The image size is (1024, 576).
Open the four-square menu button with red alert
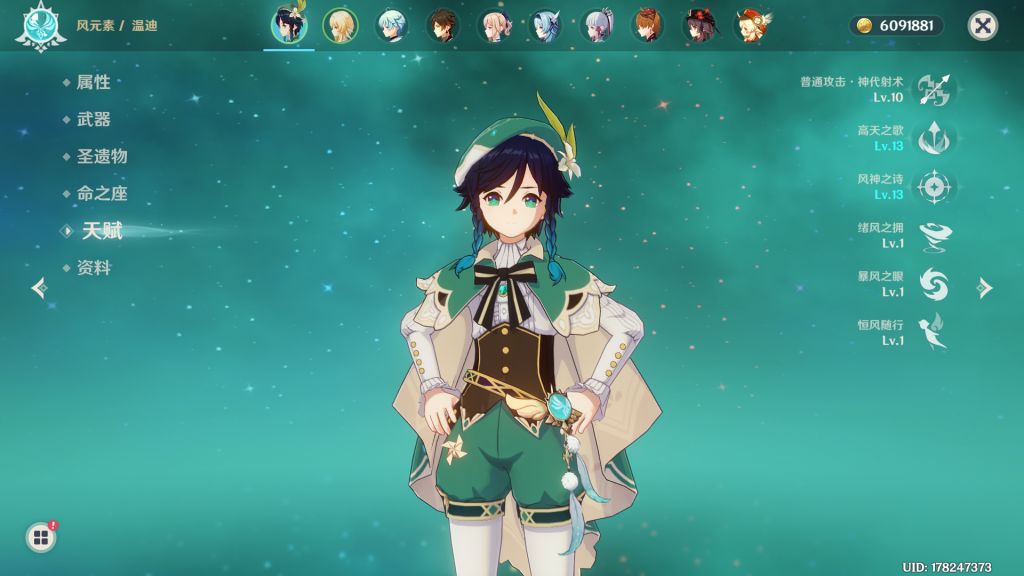click(x=41, y=538)
